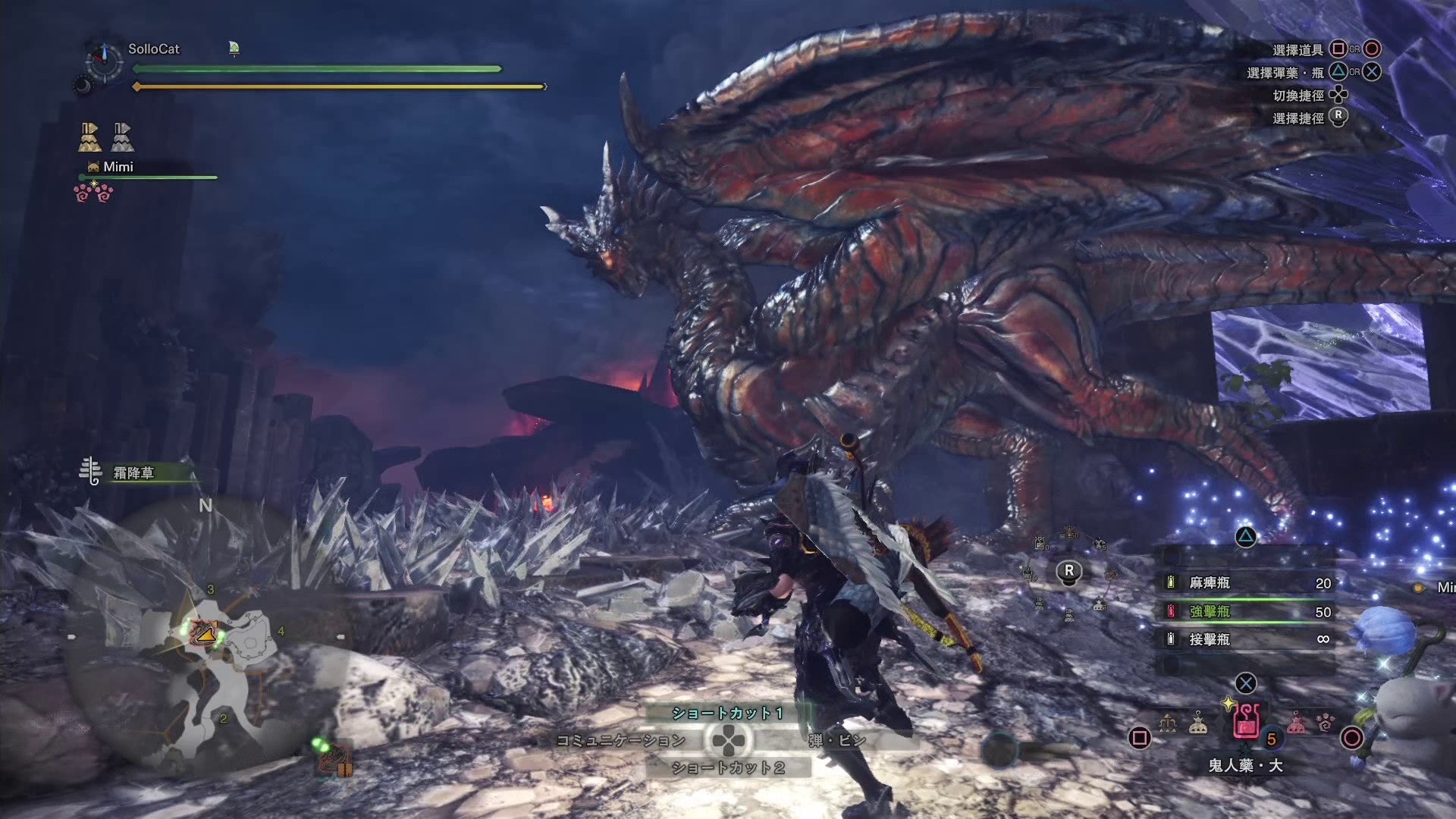Select the paw print item in item bar

[1325, 723]
